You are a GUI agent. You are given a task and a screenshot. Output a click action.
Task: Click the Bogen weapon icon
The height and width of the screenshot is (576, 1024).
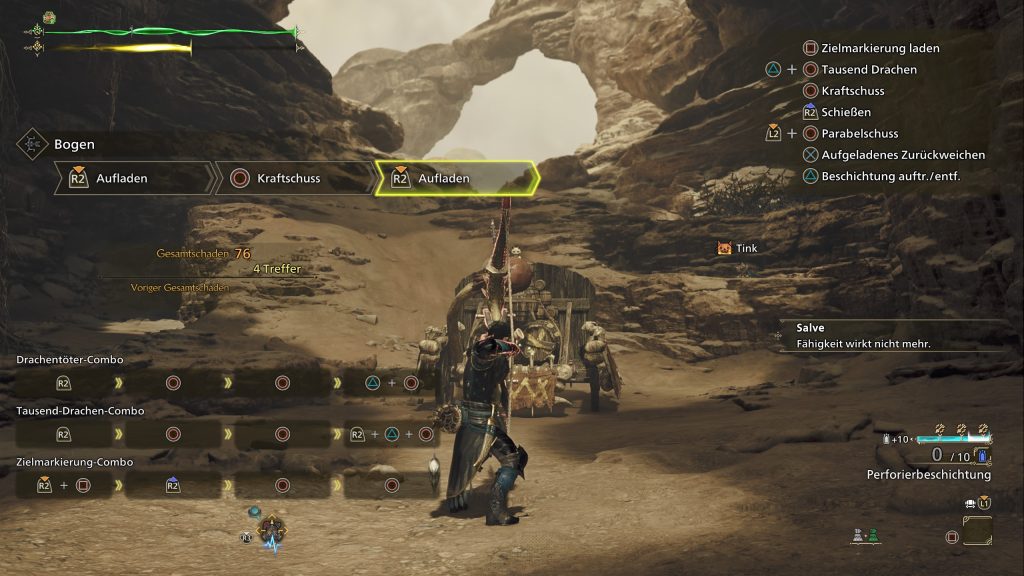click(33, 145)
